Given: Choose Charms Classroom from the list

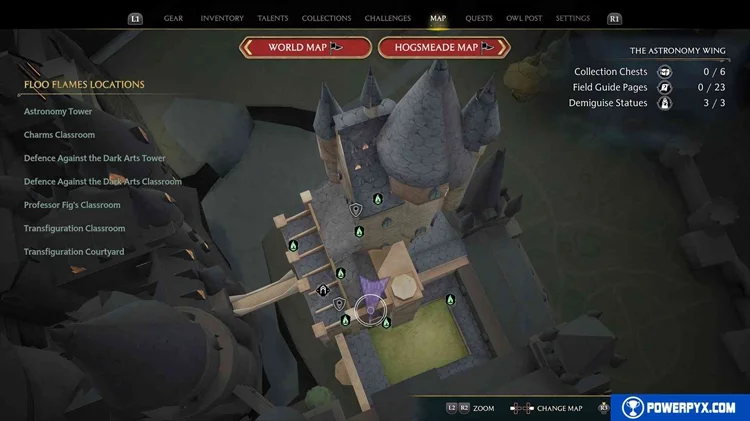Looking at the screenshot, I should (60, 135).
